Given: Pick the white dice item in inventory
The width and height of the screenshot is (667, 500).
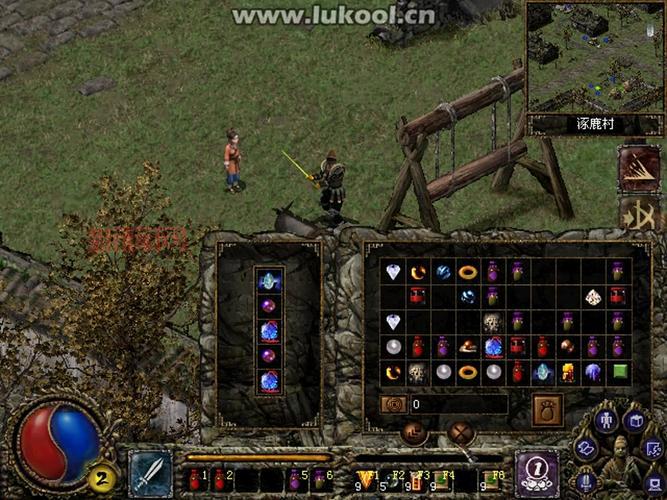Looking at the screenshot, I should click(592, 297).
